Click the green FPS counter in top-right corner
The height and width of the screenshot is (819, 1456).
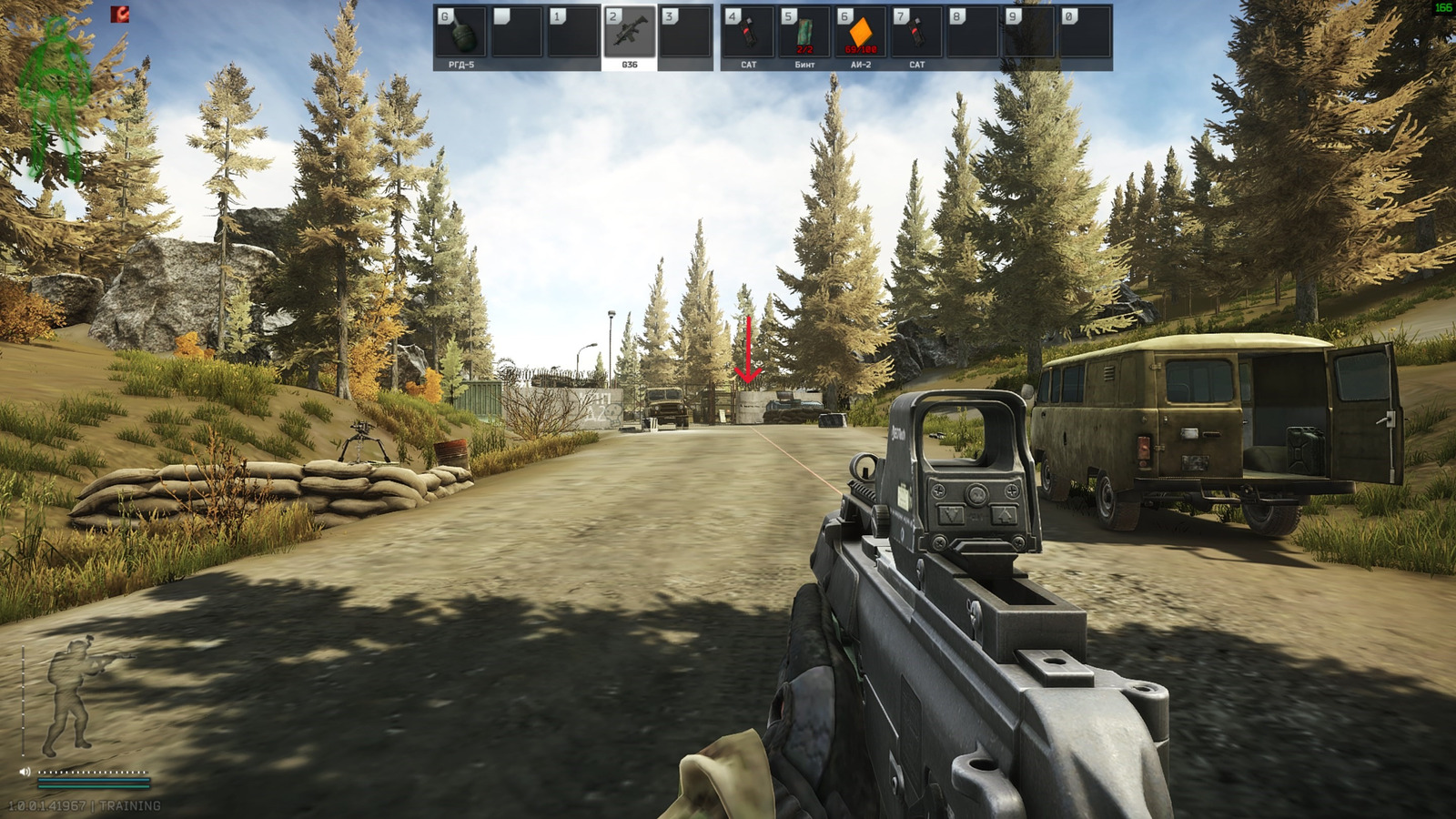pyautogui.click(x=1445, y=7)
